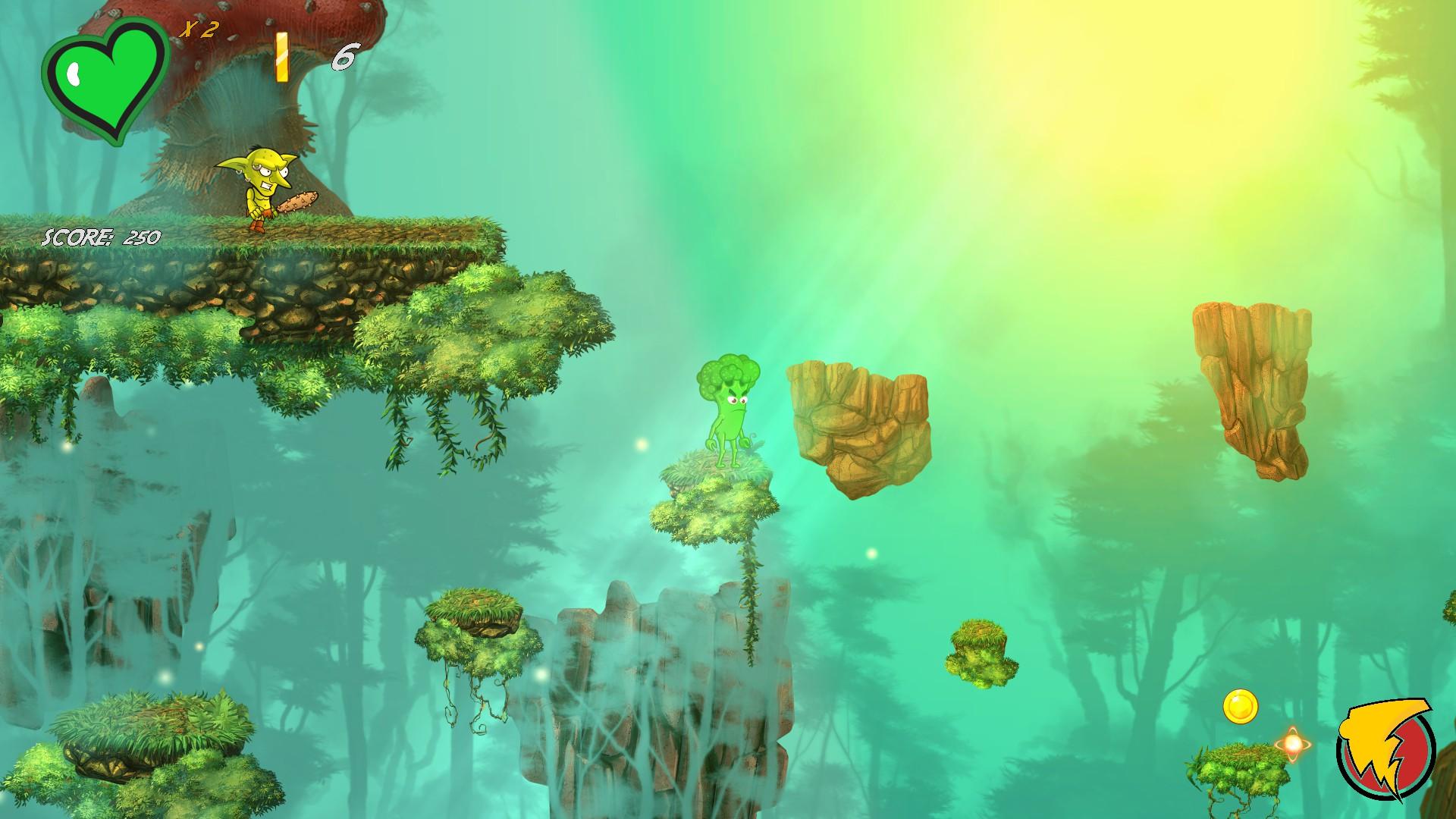Click the goblin's spiked wooden club
The width and height of the screenshot is (1456, 819).
(300, 201)
